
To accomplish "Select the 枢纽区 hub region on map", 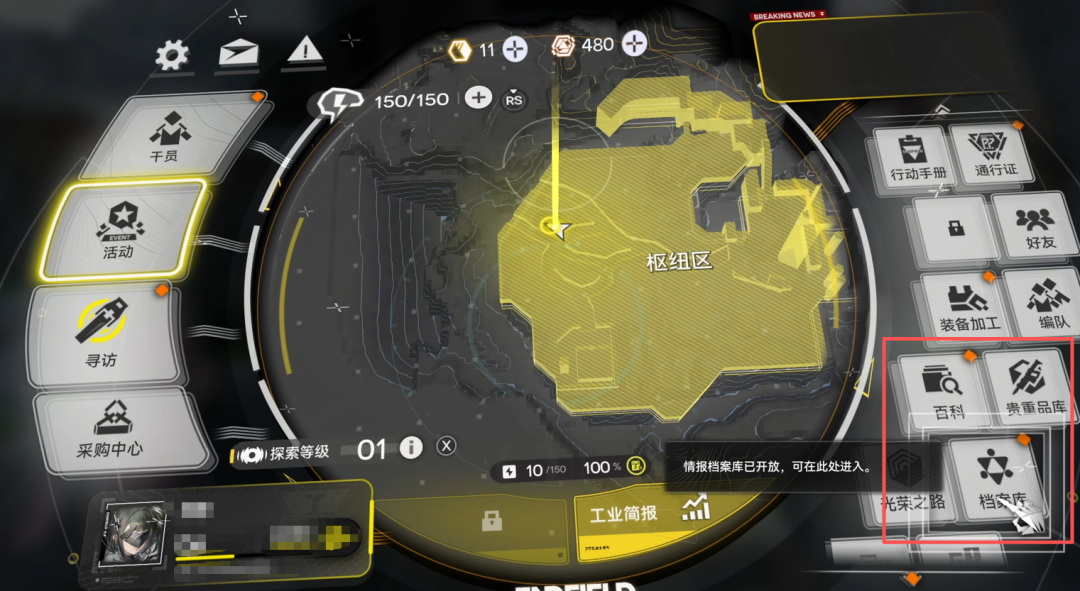I will click(x=678, y=263).
